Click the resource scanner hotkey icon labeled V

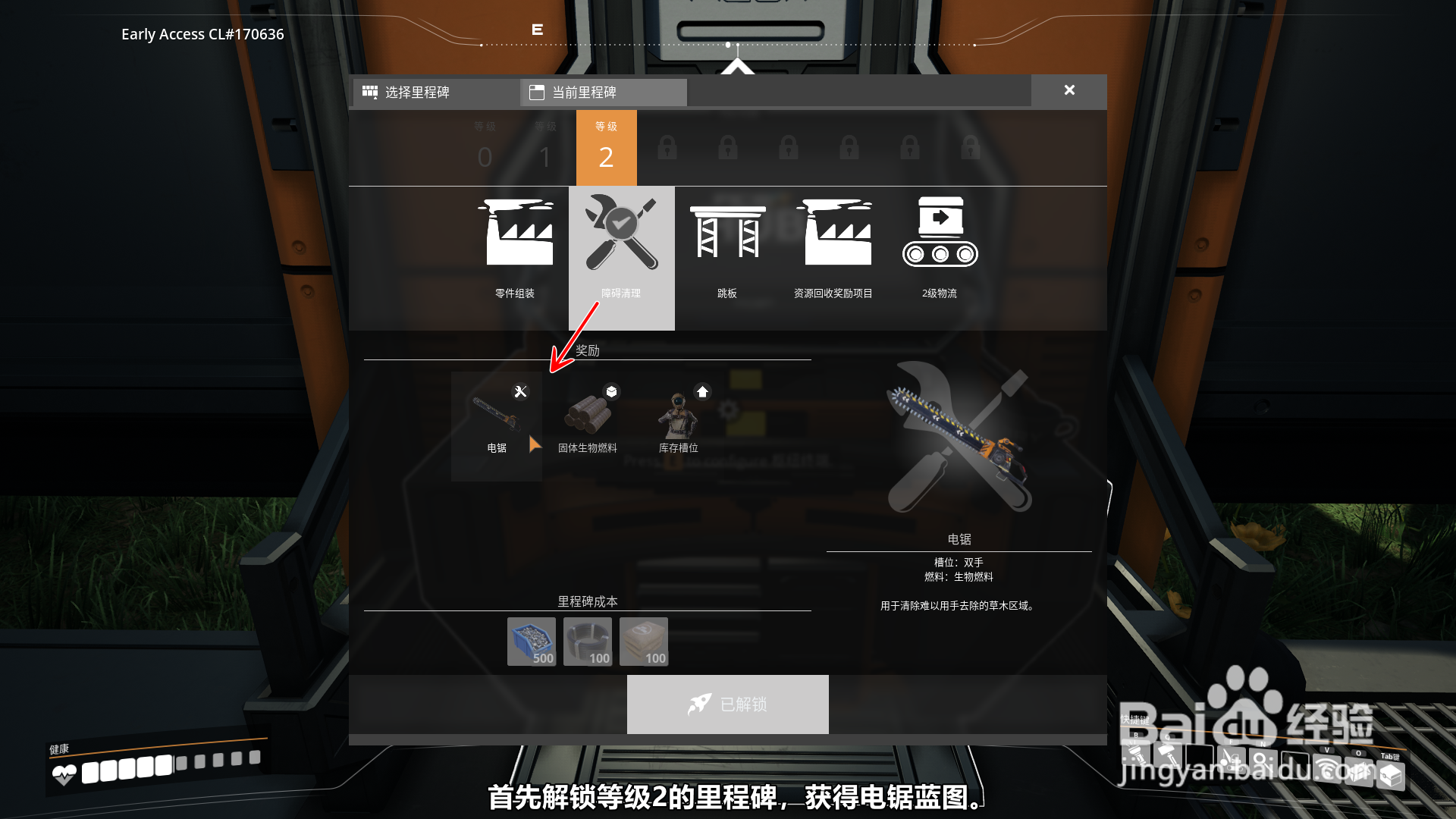click(x=1329, y=770)
